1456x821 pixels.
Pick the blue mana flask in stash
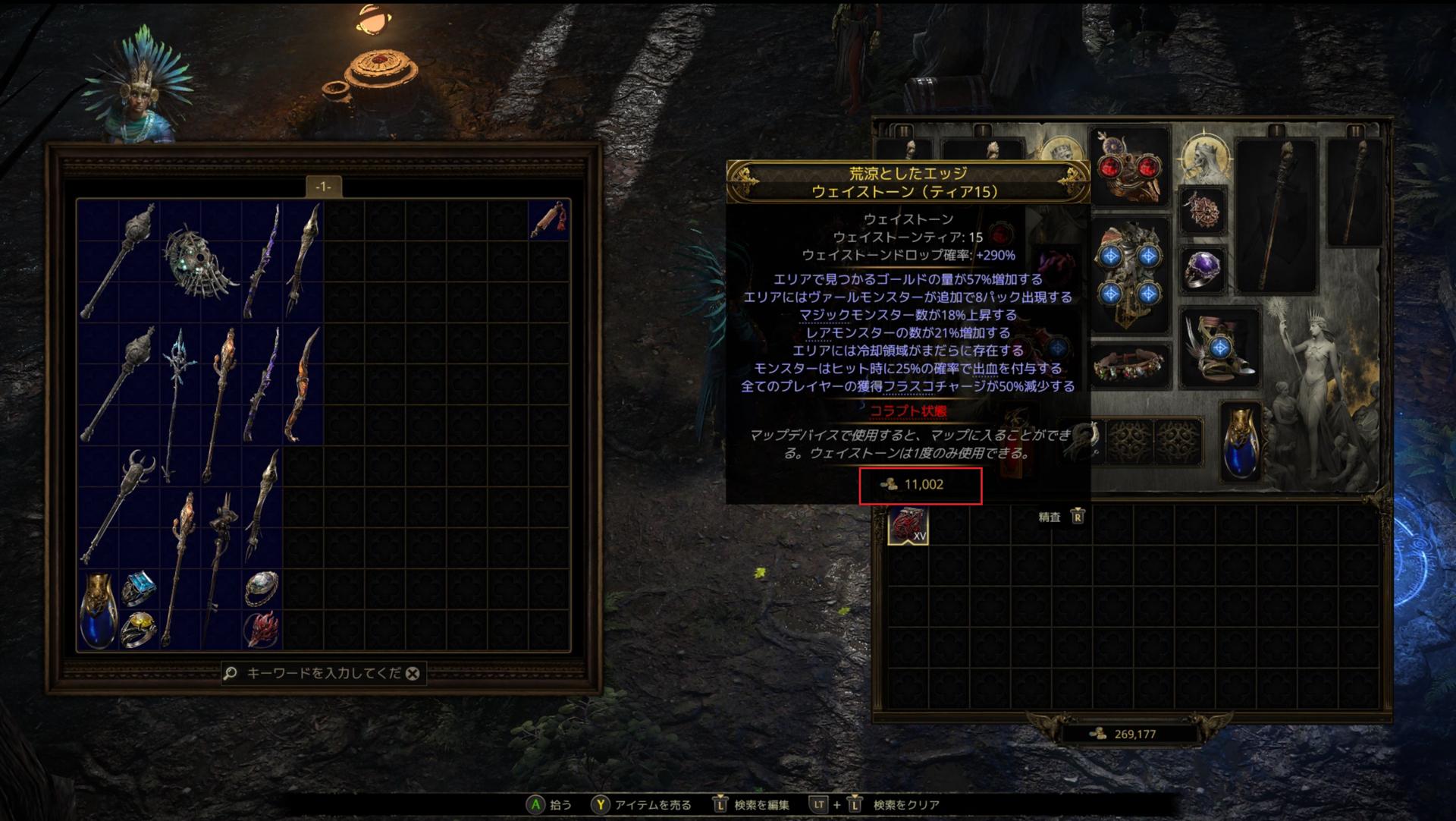pyautogui.click(x=98, y=609)
